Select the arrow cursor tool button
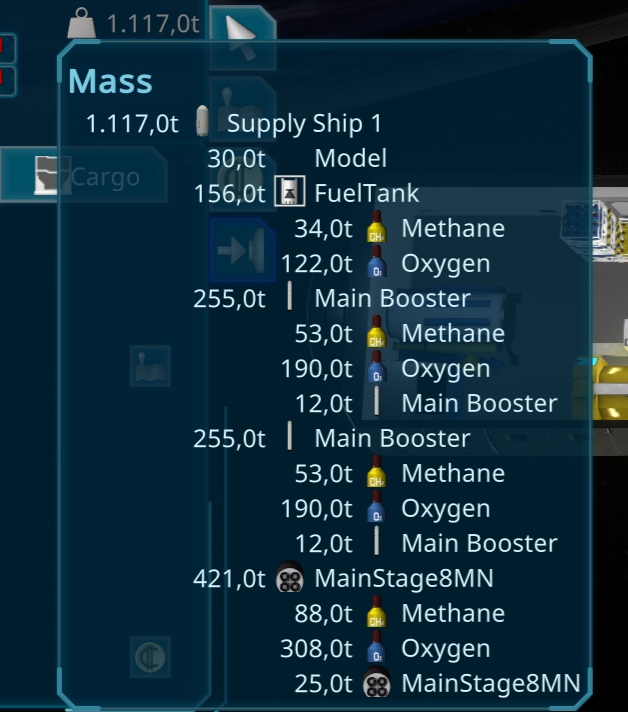The image size is (628, 712). tap(241, 28)
